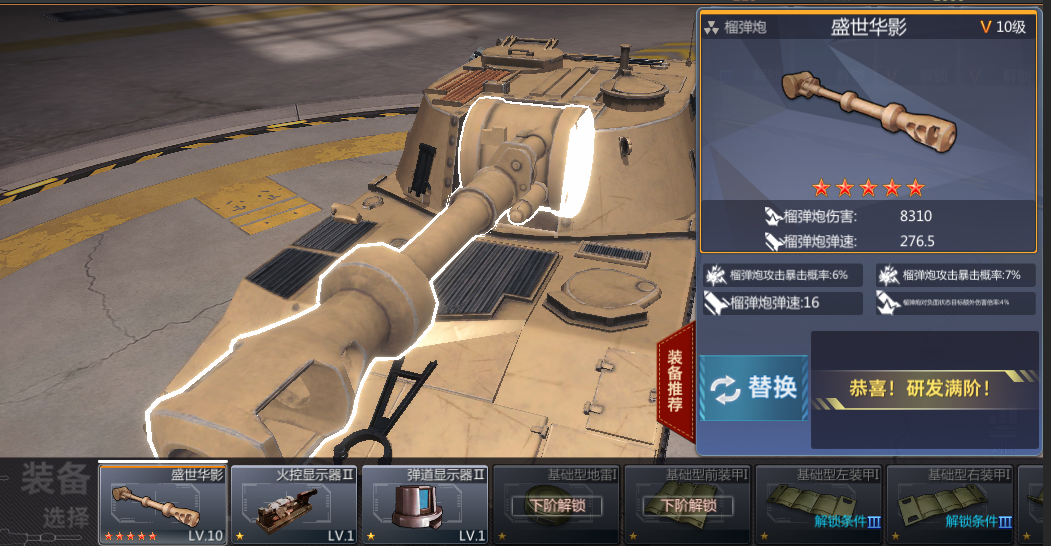
Task: Select the locked 基础型地雷 slot
Action: click(x=556, y=504)
